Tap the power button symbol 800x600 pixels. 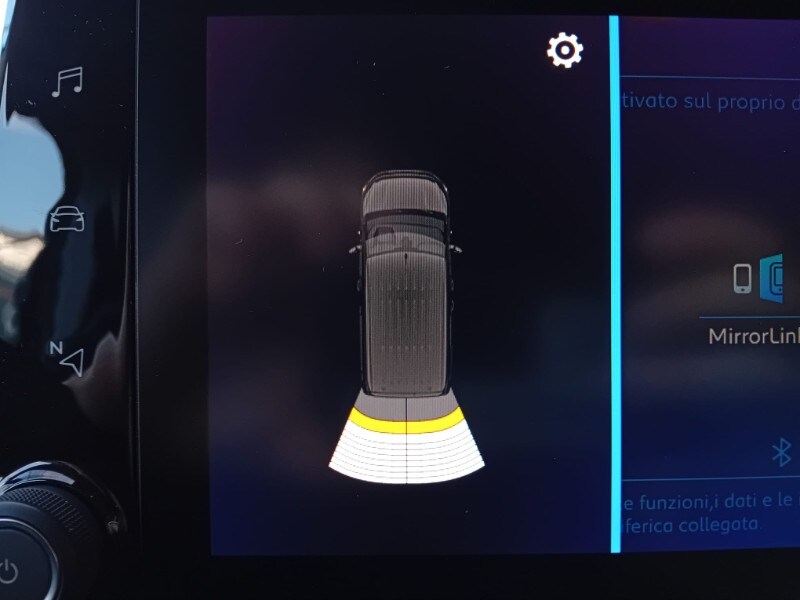pos(10,572)
